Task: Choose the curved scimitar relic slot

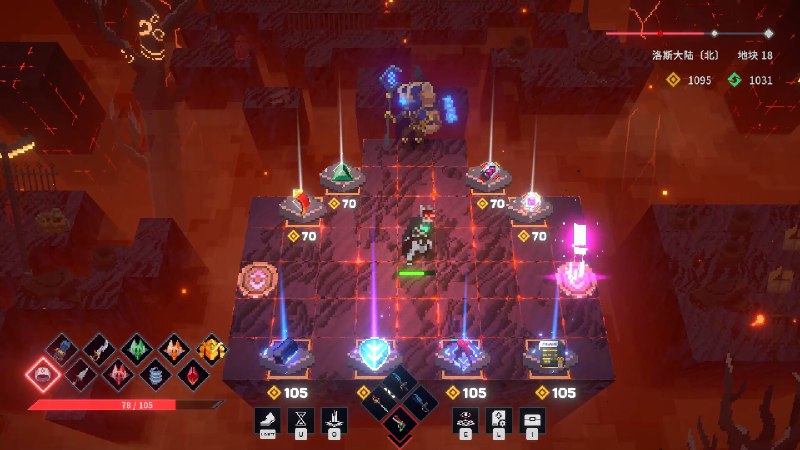Action: click(100, 348)
